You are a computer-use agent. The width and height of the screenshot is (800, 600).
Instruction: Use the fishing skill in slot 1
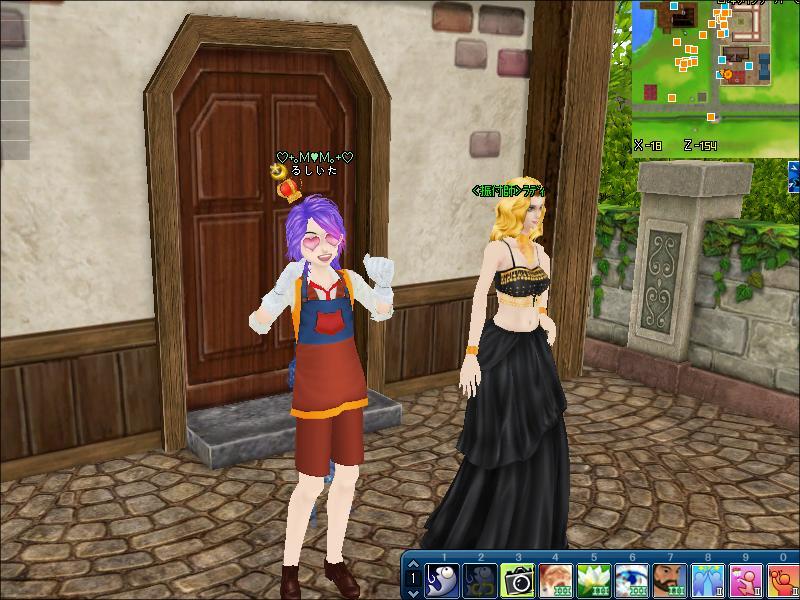[443, 580]
